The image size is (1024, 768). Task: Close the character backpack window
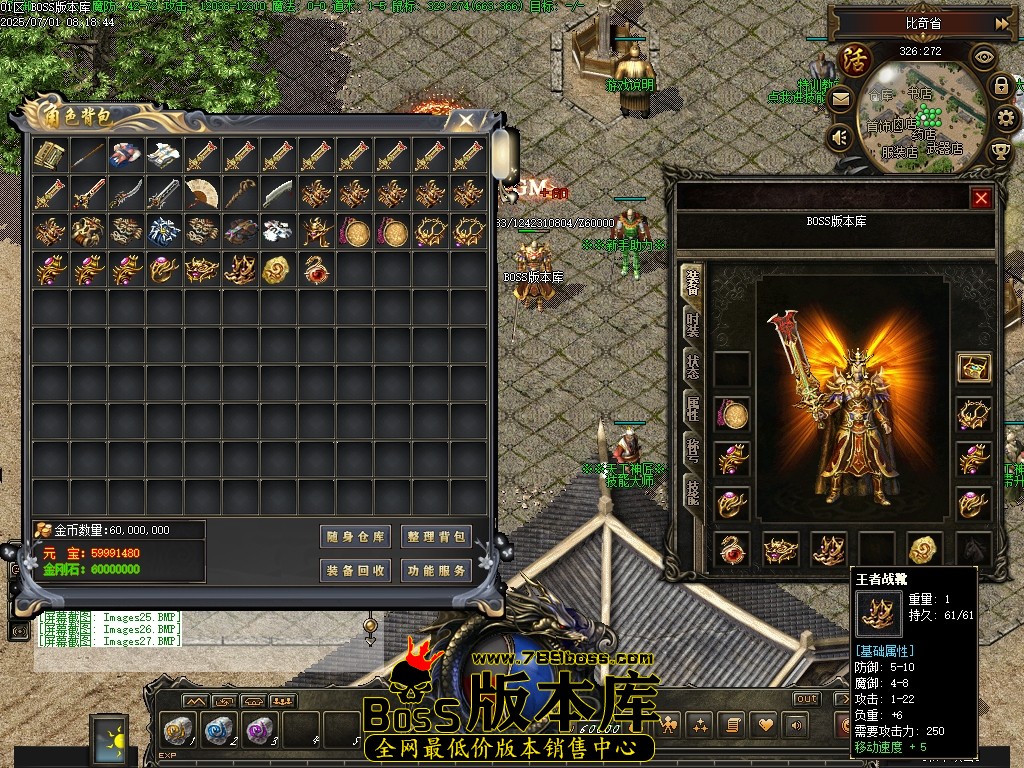465,120
